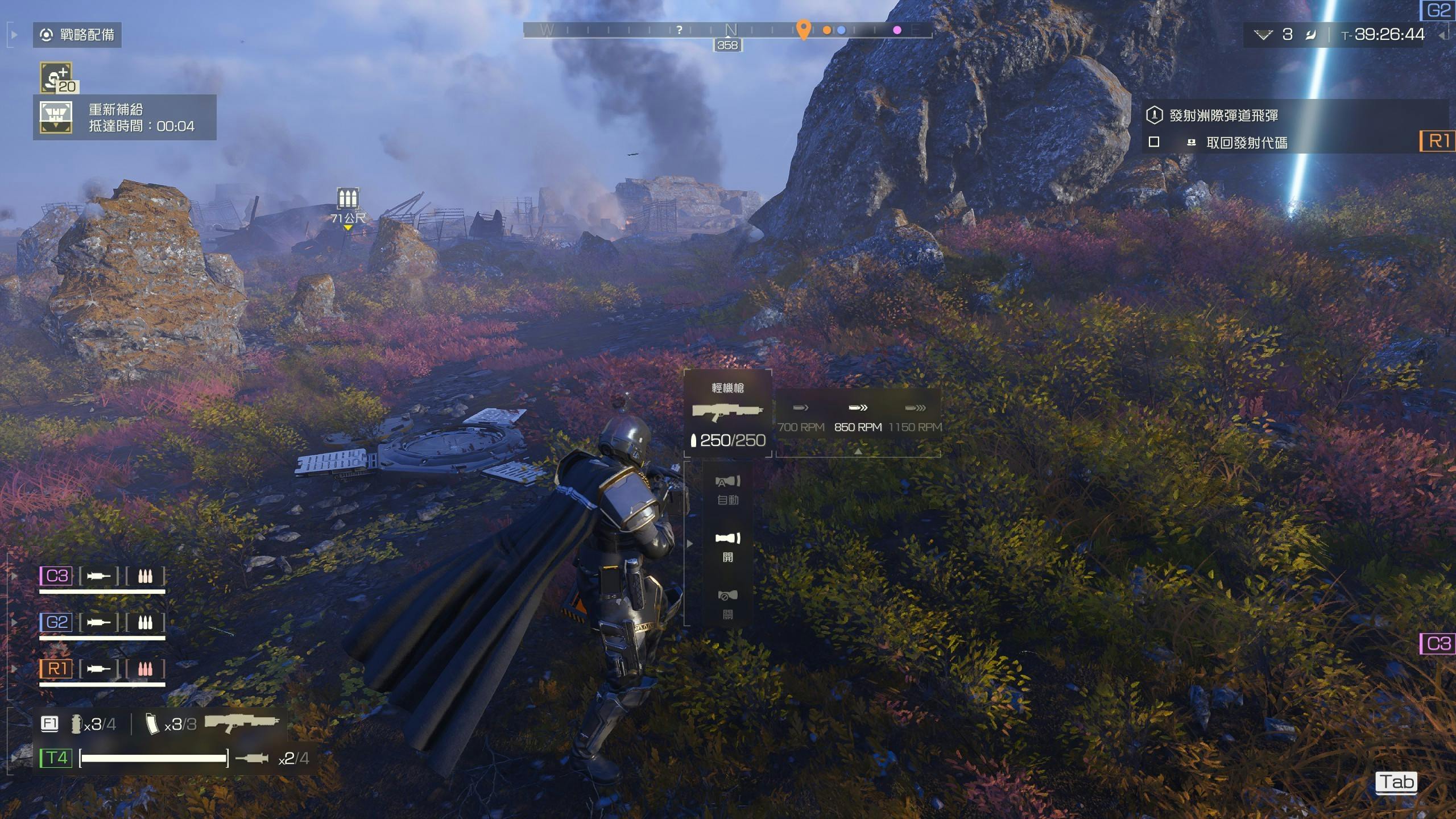Turn the flashlight 關 (off)
The height and width of the screenshot is (819, 1456).
pos(728,603)
